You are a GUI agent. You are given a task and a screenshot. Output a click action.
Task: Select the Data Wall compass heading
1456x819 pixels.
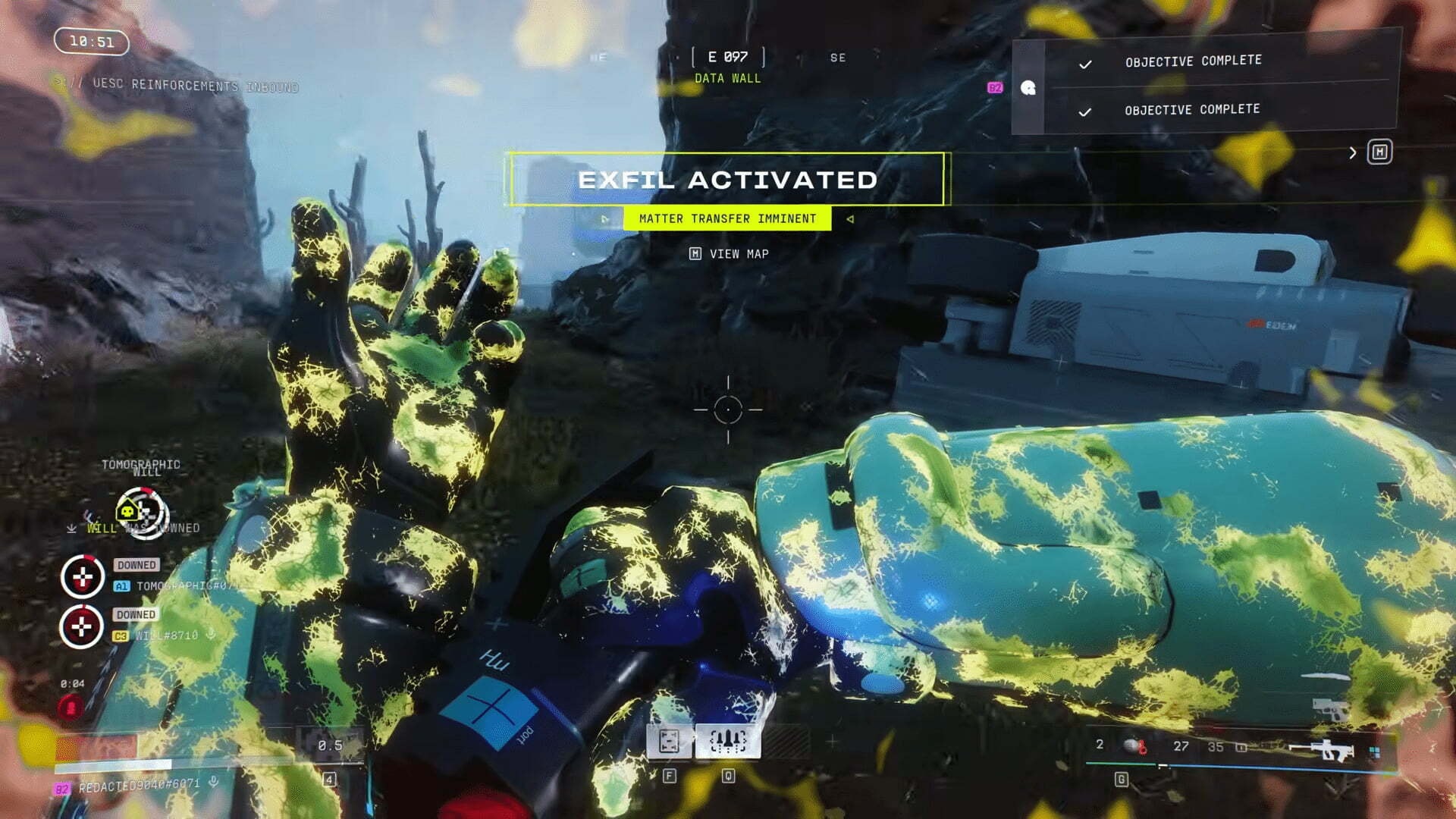pos(727,67)
